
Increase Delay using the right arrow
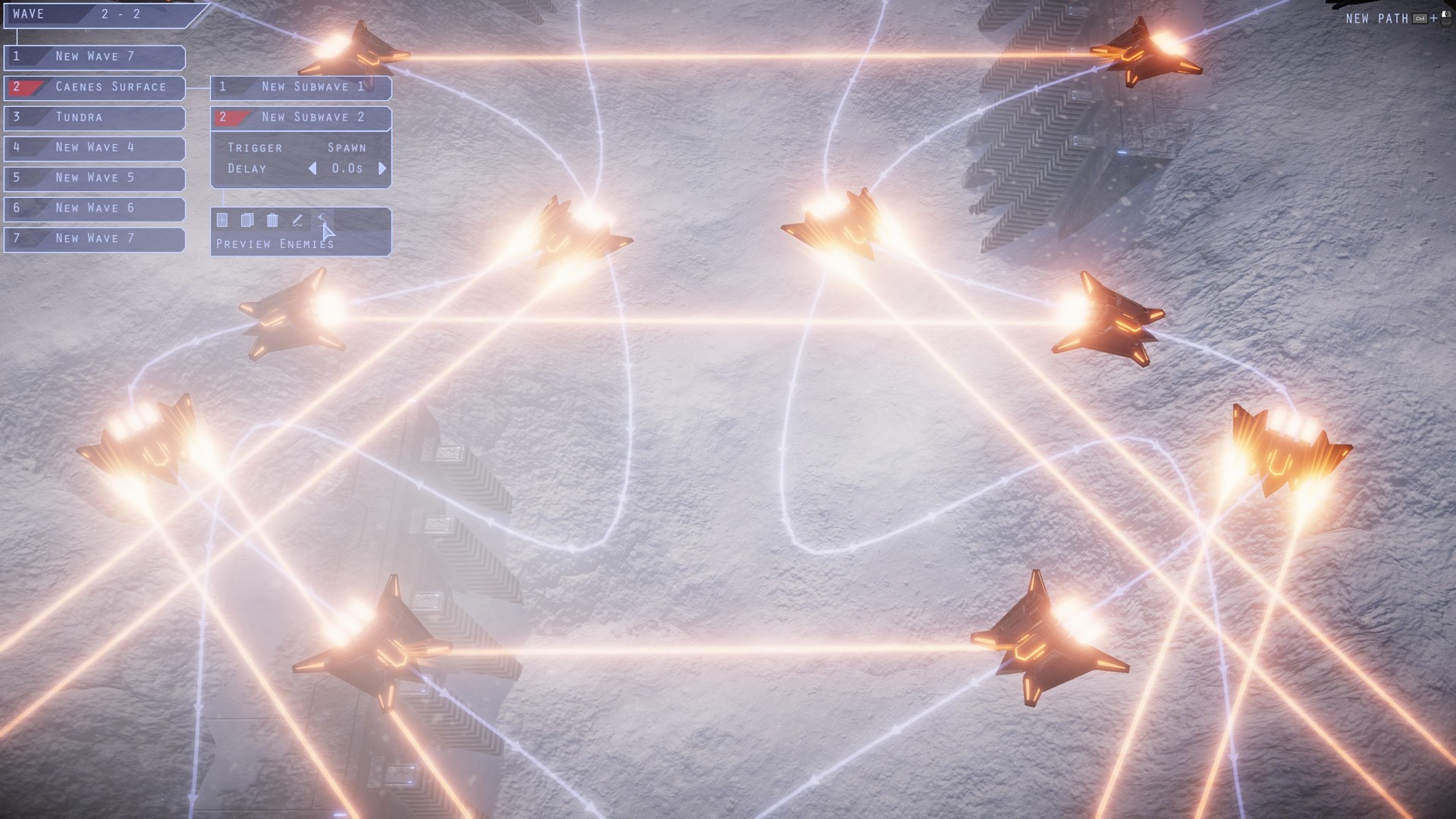(x=383, y=168)
